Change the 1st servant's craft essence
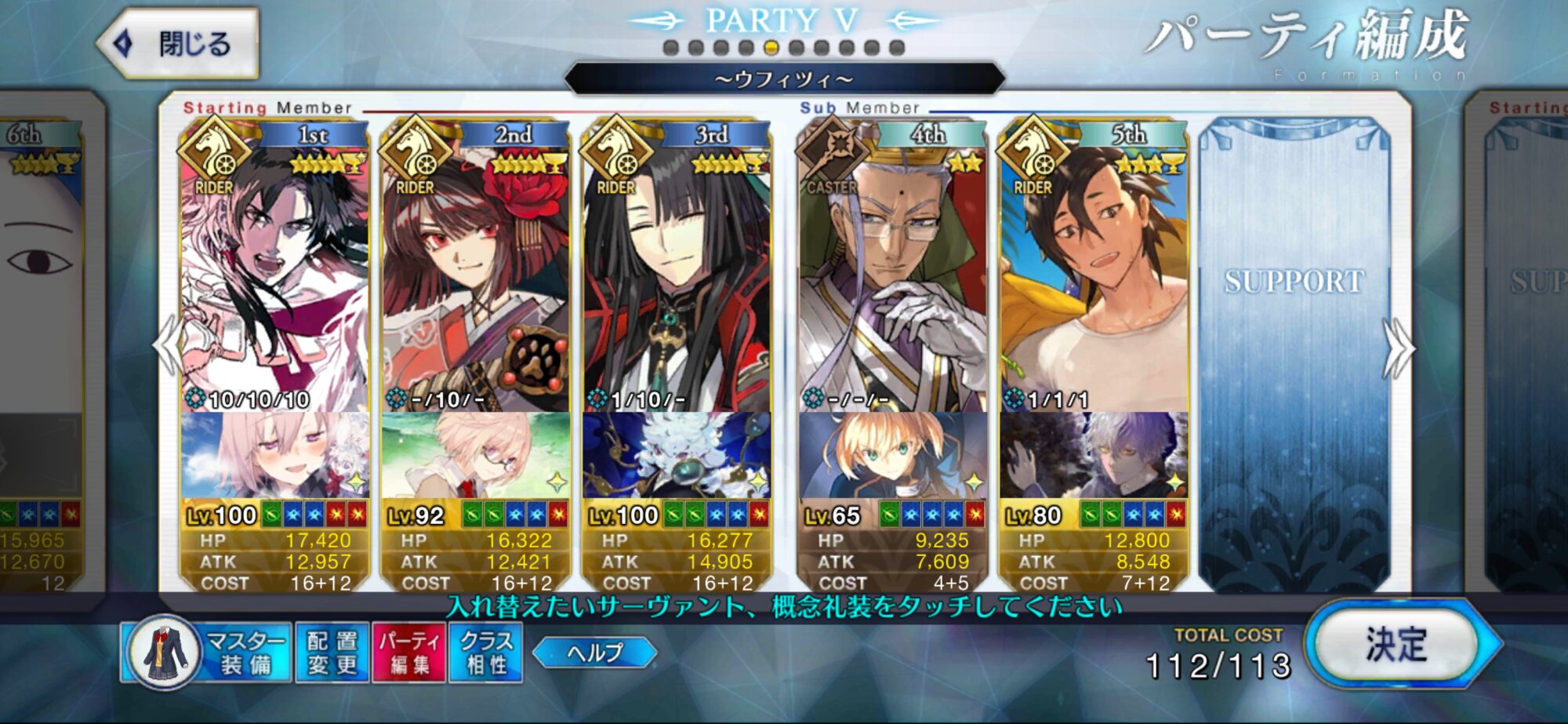1568x724 pixels. tap(274, 455)
